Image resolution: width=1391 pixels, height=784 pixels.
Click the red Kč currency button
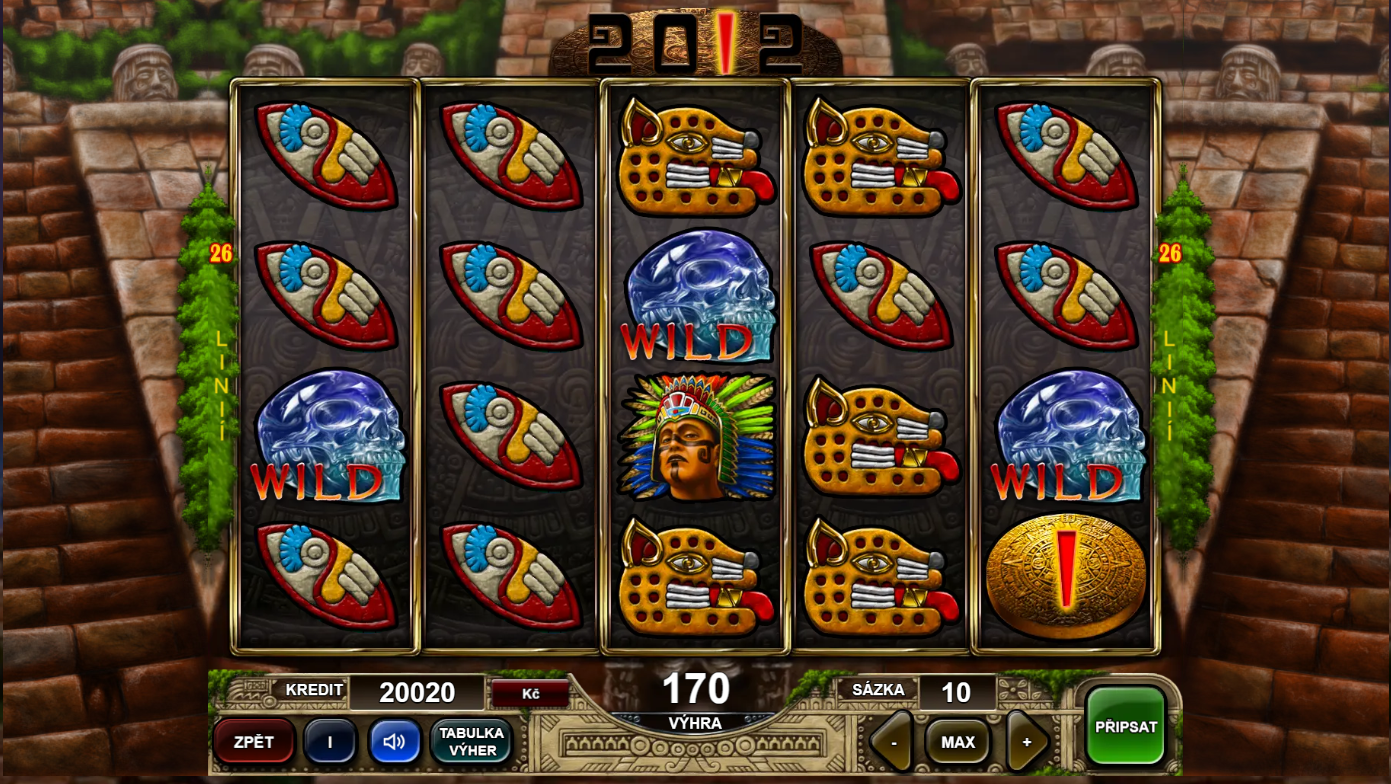[x=530, y=692]
